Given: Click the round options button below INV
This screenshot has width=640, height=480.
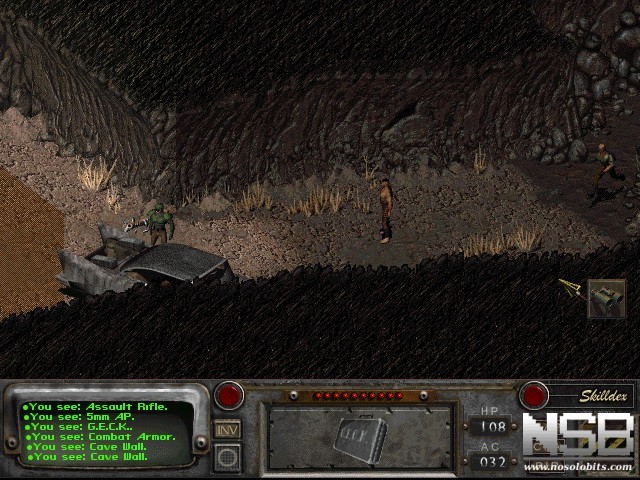Looking at the screenshot, I should coord(227,456).
